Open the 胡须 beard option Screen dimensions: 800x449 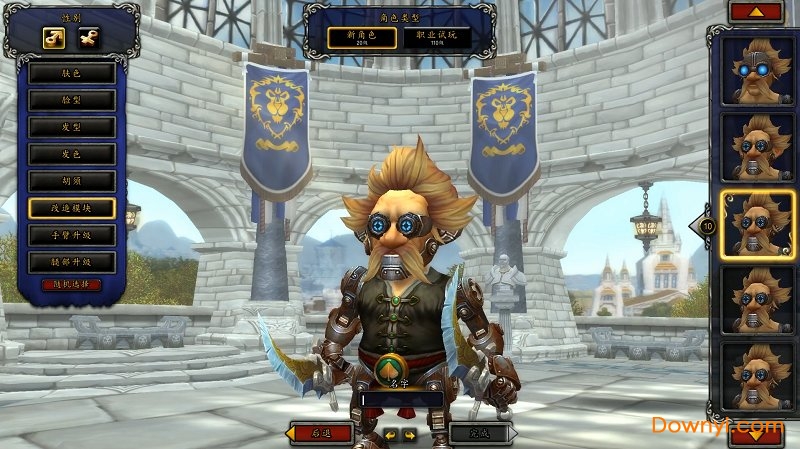coord(71,181)
